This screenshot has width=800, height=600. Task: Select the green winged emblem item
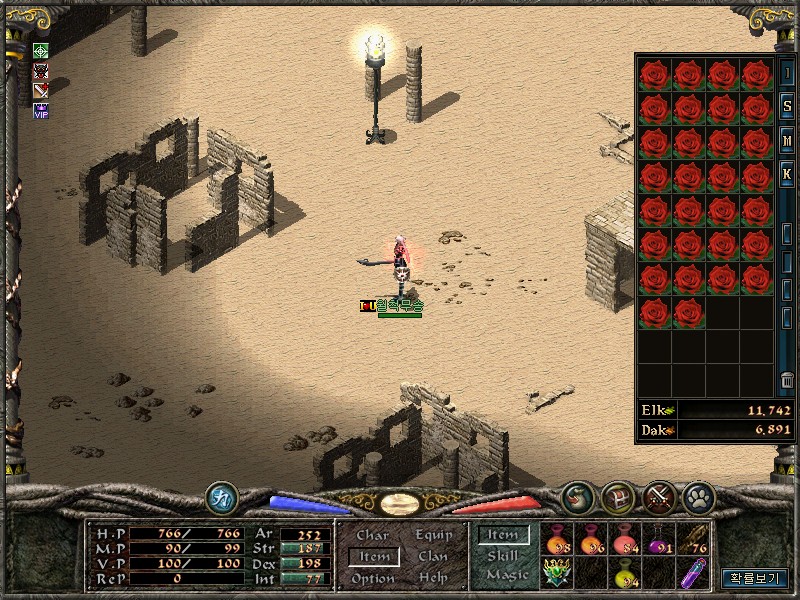(557, 573)
